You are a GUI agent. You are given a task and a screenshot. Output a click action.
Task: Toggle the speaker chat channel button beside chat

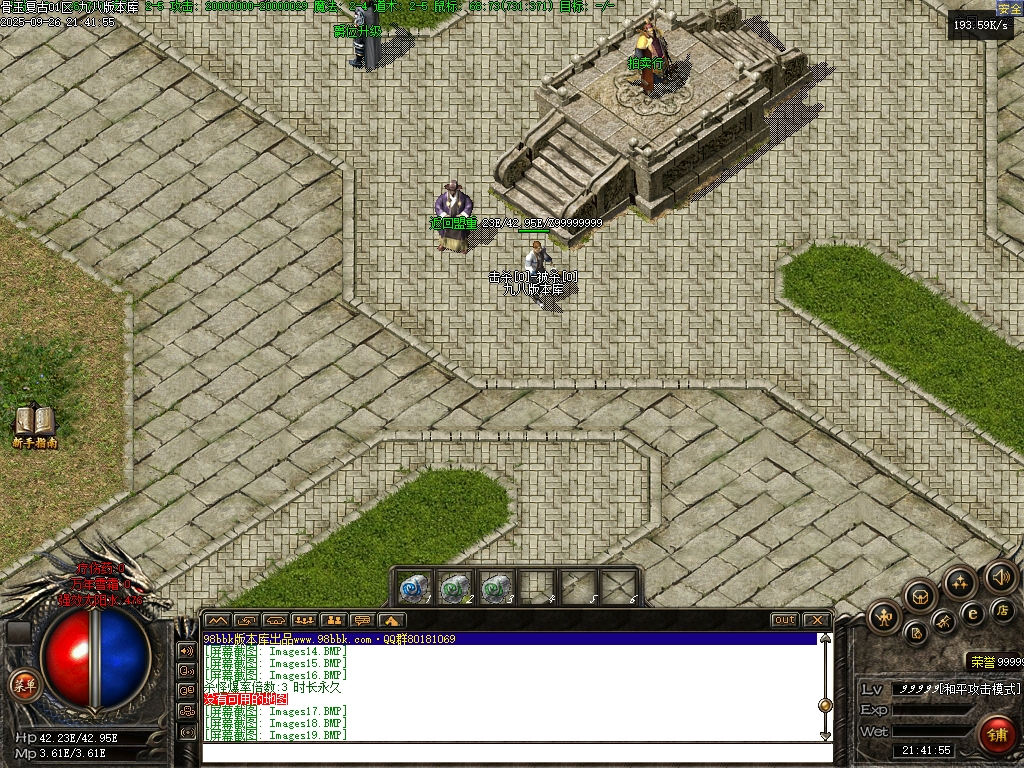tap(187, 650)
